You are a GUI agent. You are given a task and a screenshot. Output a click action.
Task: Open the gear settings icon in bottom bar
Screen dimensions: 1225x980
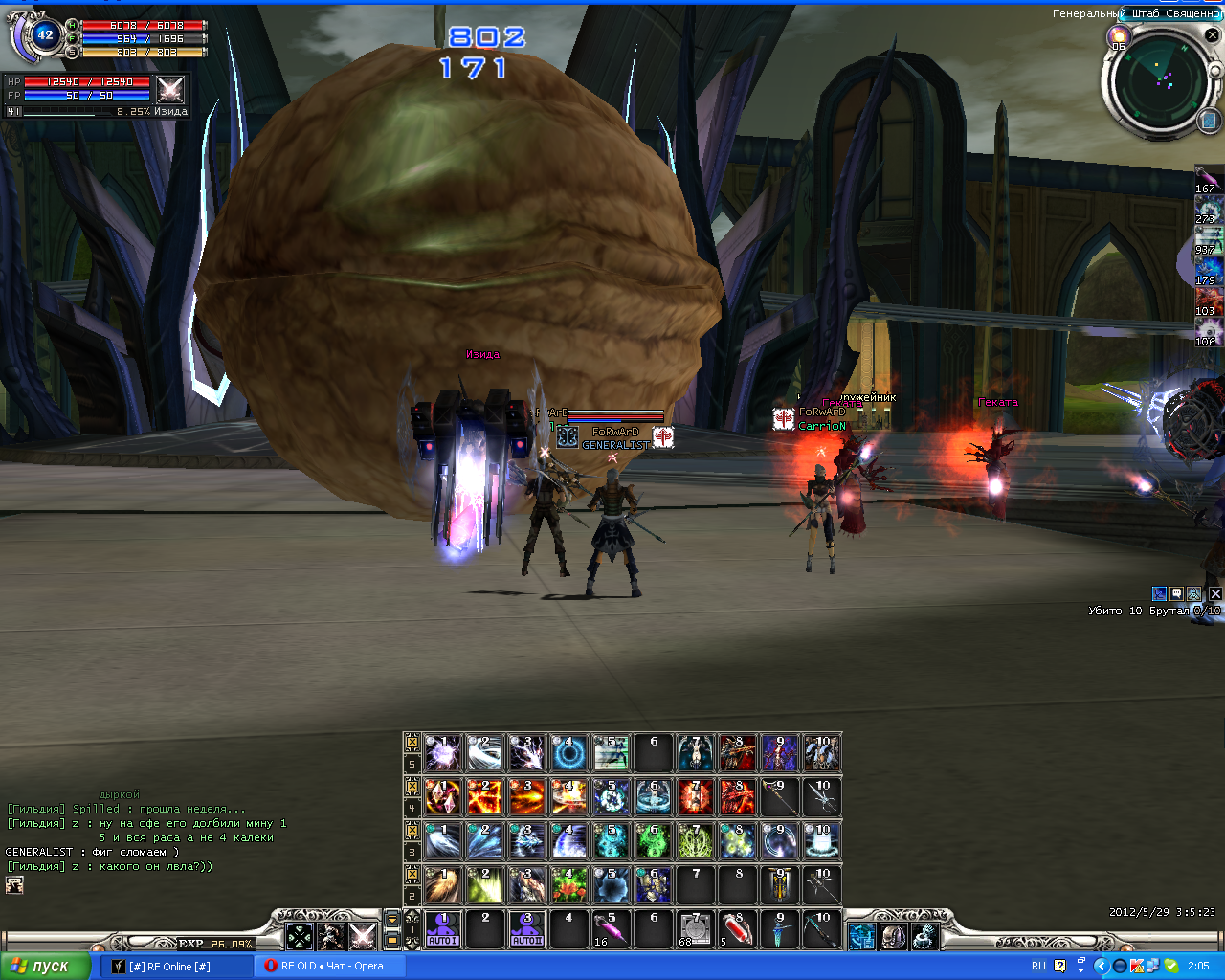[x=924, y=936]
